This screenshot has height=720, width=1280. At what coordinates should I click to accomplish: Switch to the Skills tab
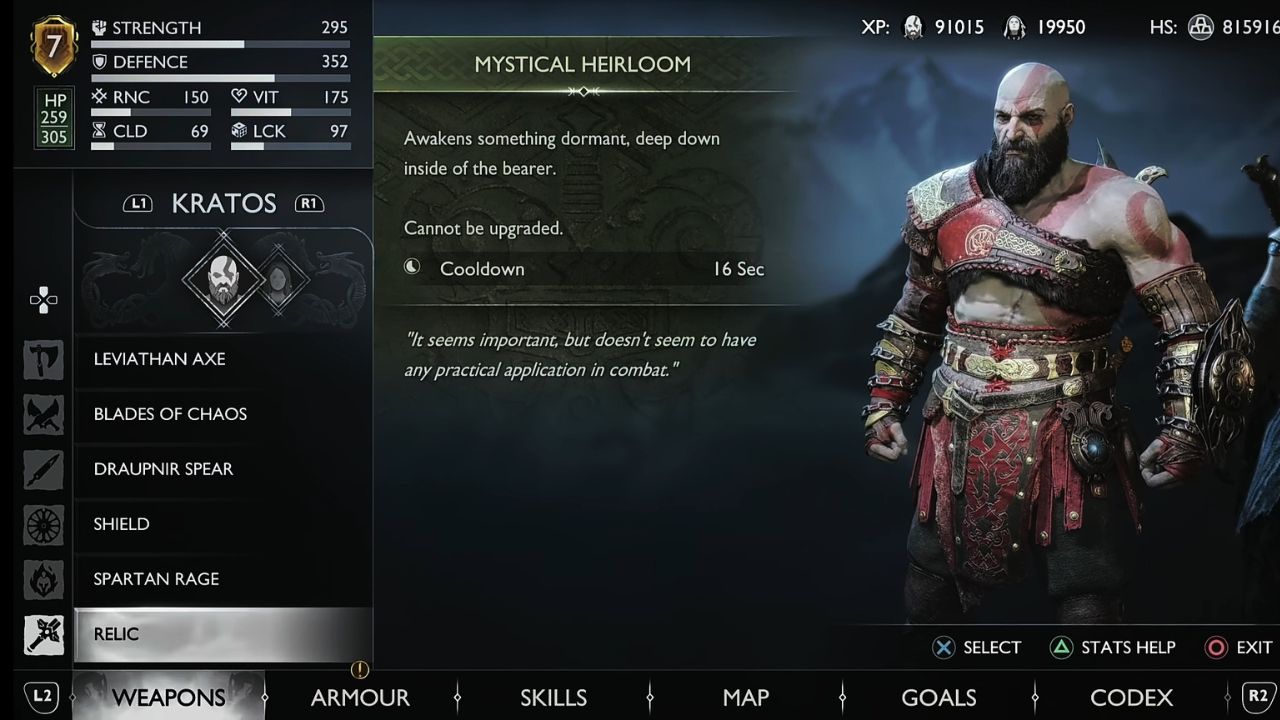(553, 697)
